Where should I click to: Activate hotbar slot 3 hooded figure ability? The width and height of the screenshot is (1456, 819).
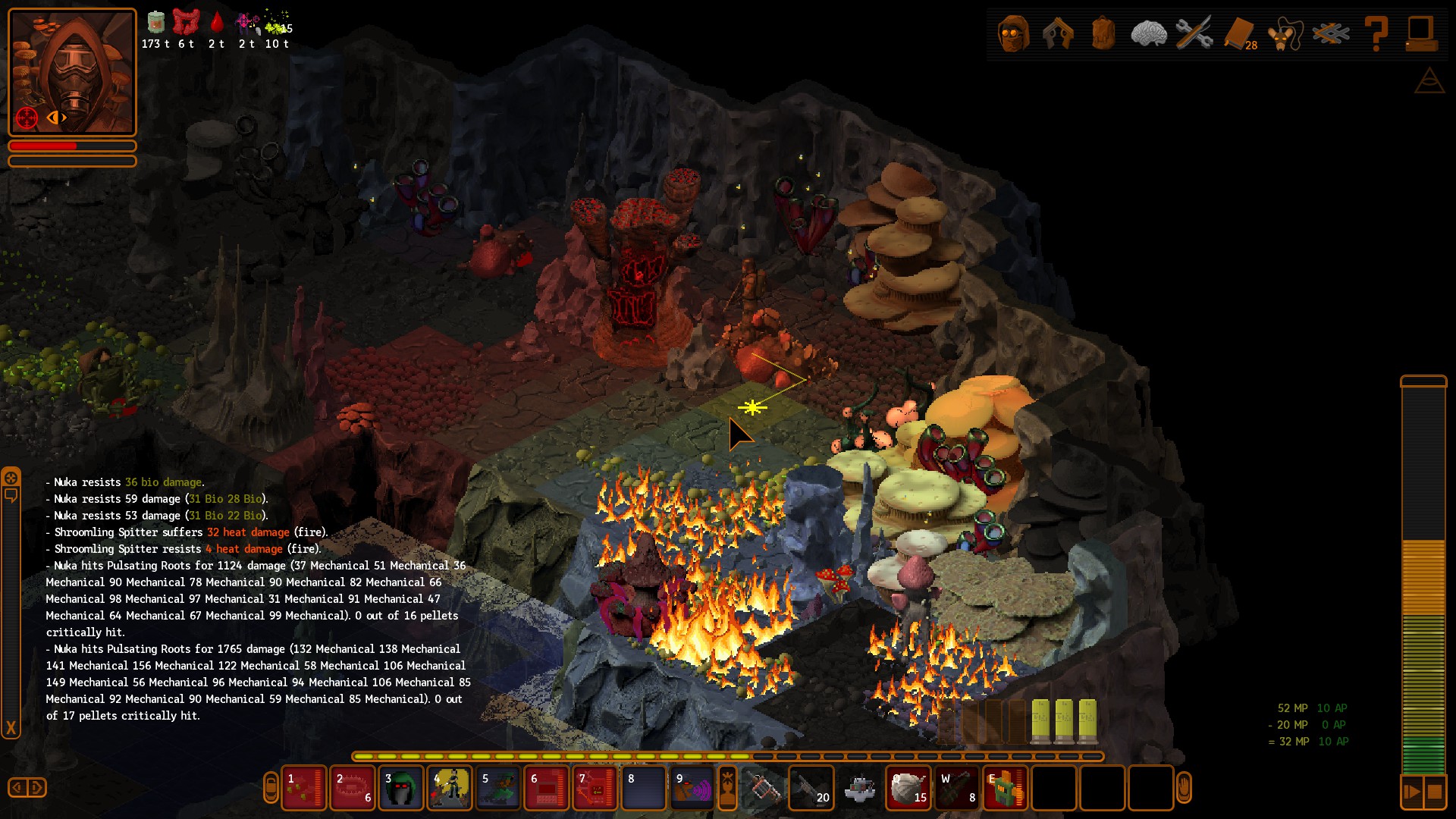(400, 789)
